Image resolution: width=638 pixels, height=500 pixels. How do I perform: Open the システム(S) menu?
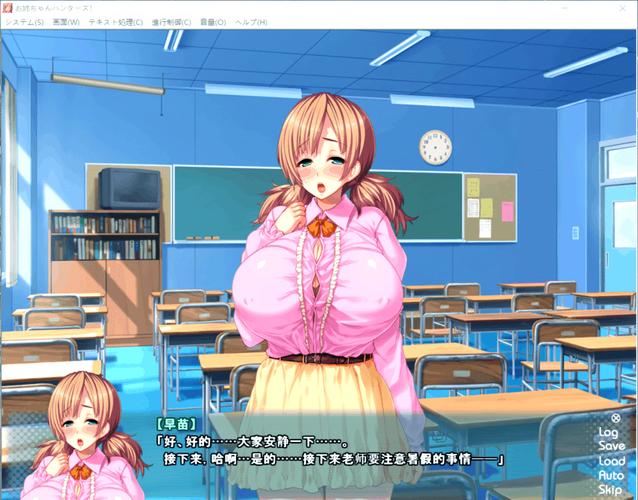[x=24, y=22]
